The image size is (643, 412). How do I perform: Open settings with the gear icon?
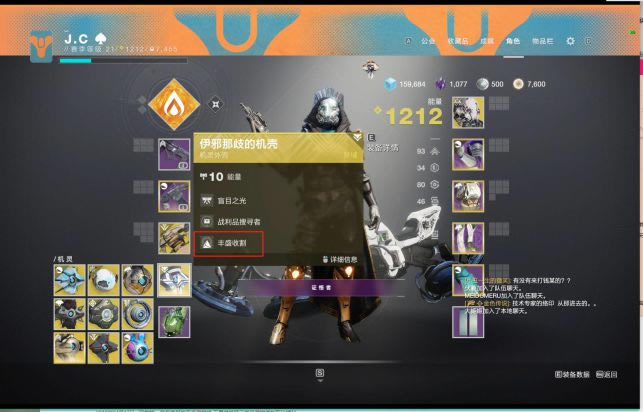(x=570, y=41)
